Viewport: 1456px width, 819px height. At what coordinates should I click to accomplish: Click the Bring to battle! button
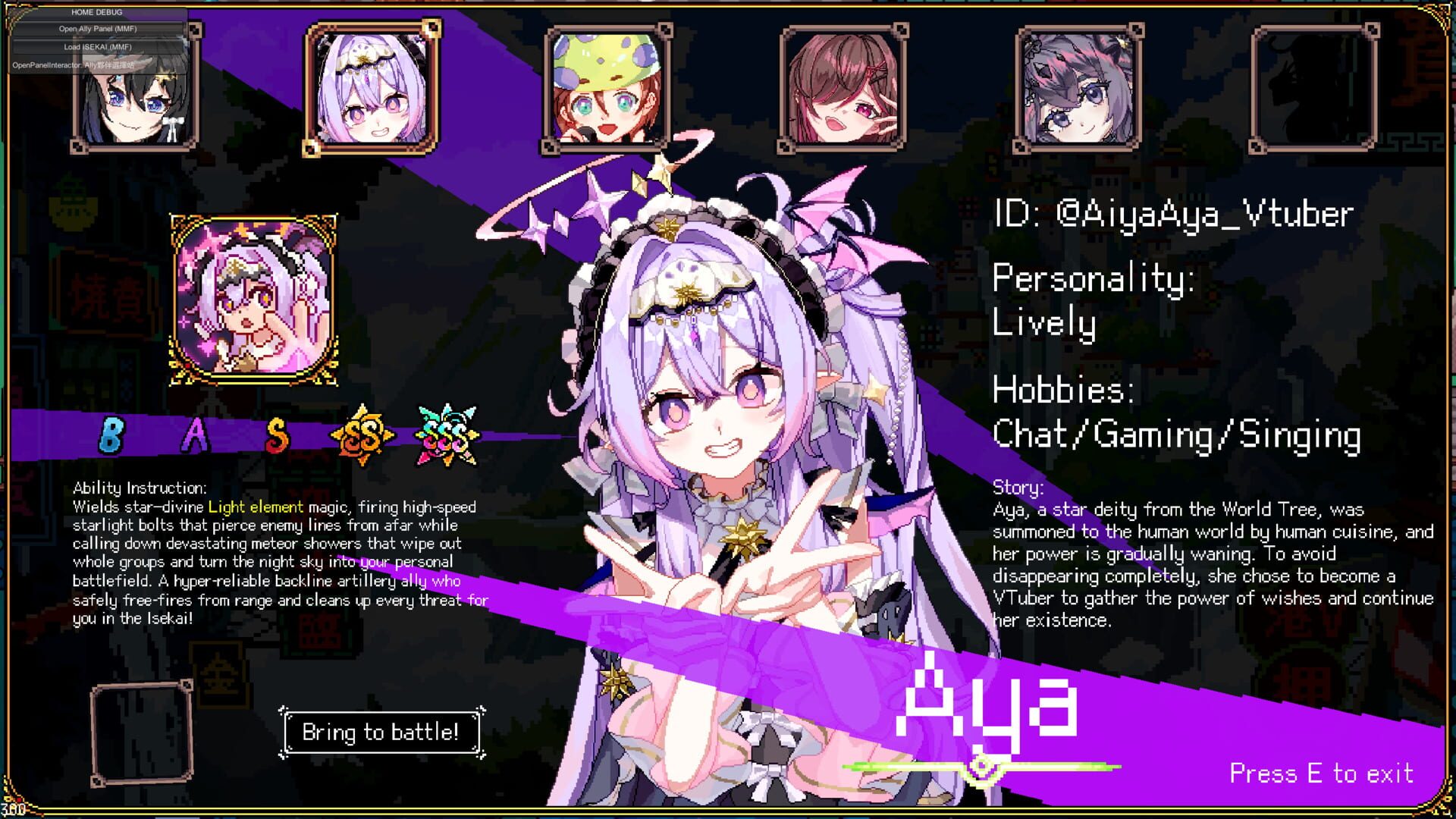381,732
